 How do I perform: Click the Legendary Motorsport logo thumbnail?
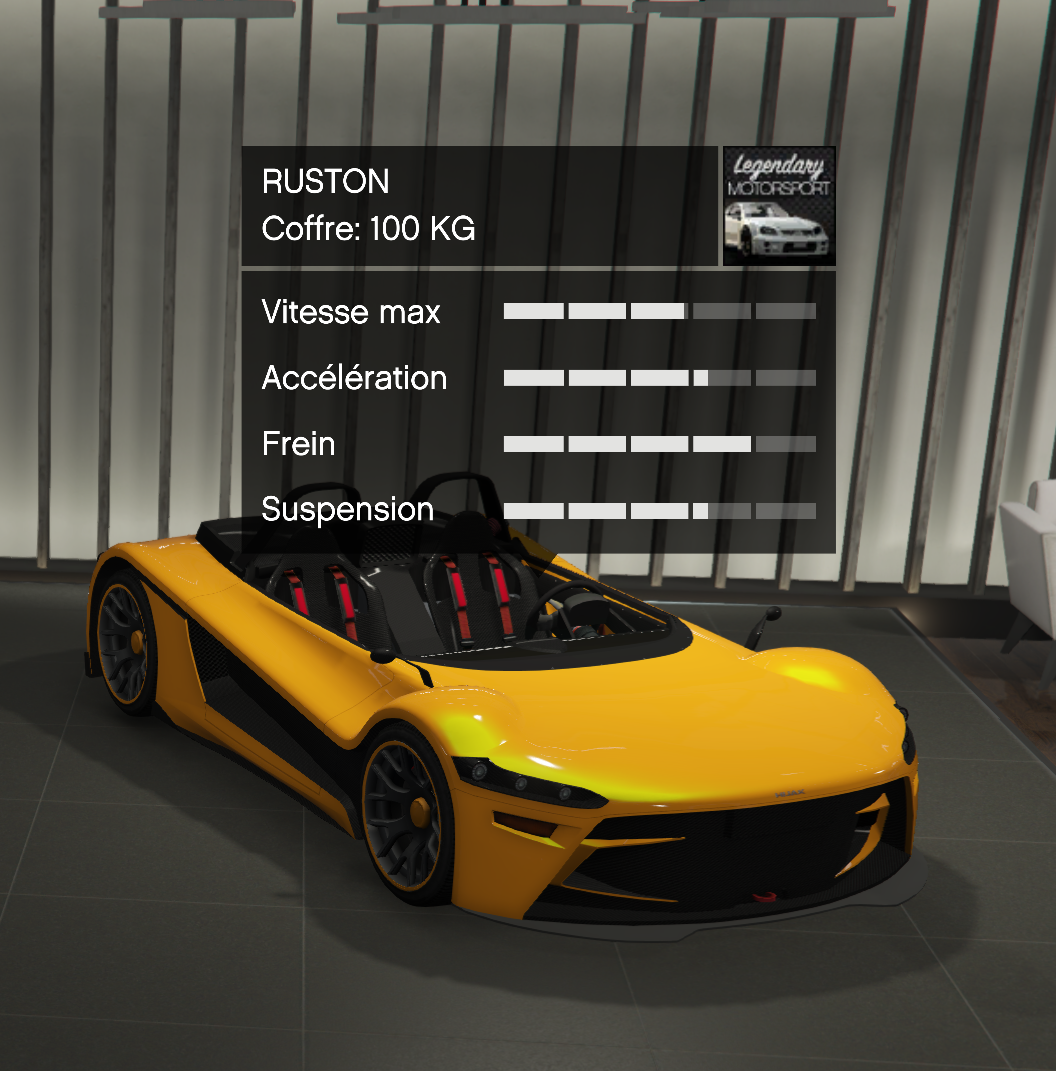[x=778, y=206]
